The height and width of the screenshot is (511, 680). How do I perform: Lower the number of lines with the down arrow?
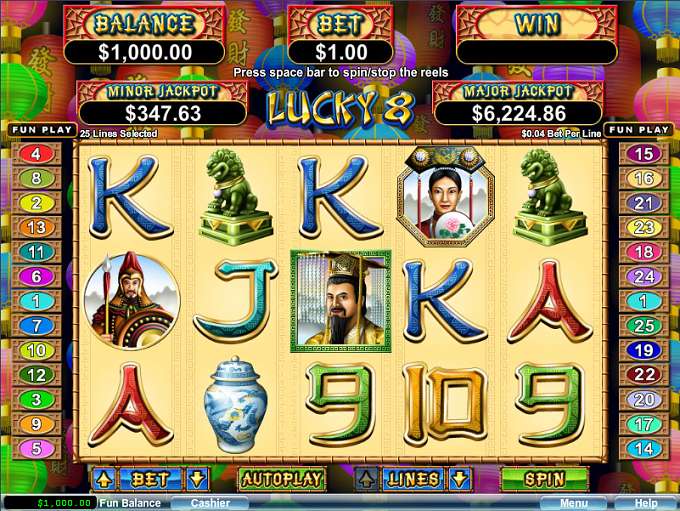459,480
